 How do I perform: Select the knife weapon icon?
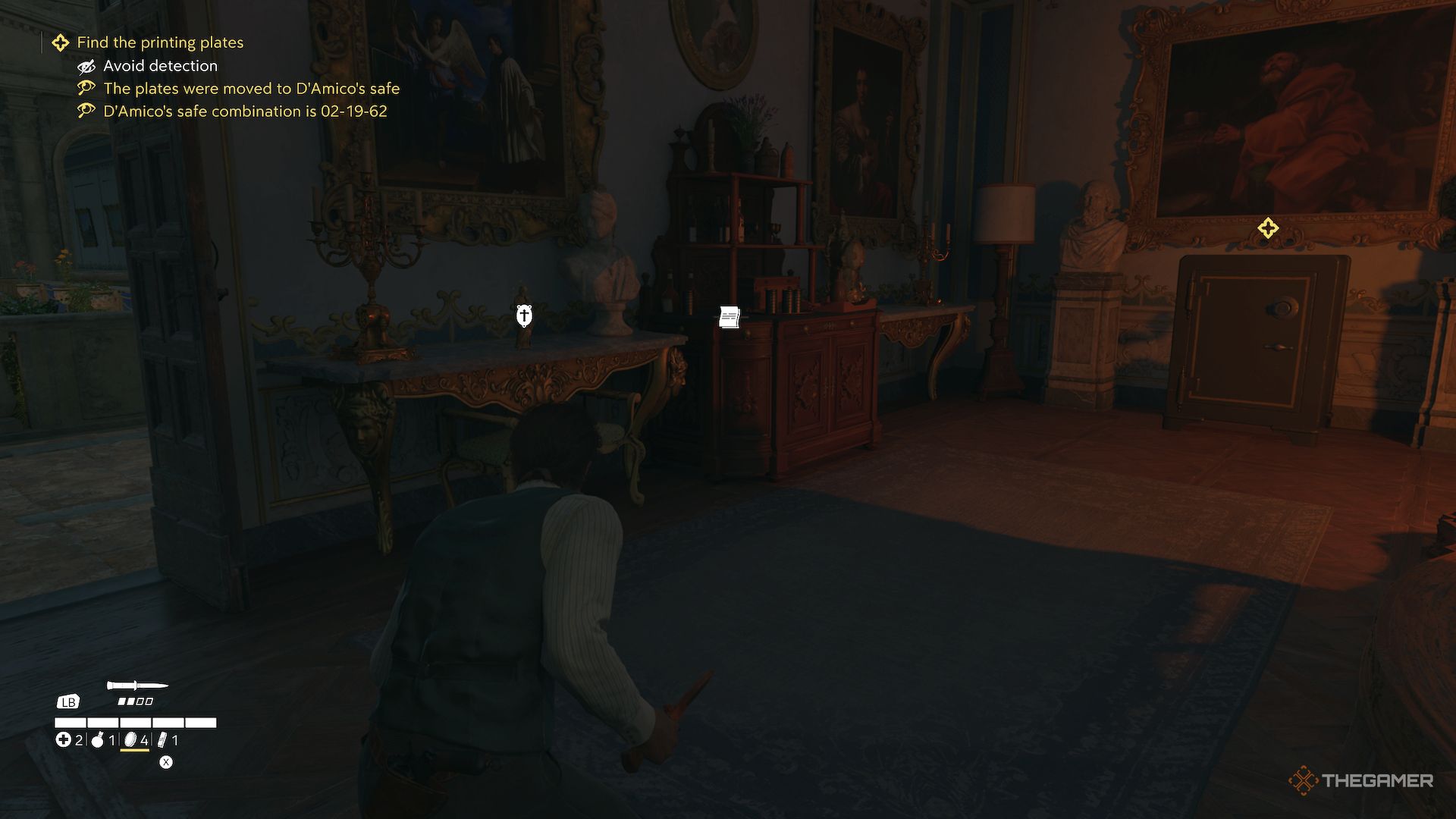point(135,685)
